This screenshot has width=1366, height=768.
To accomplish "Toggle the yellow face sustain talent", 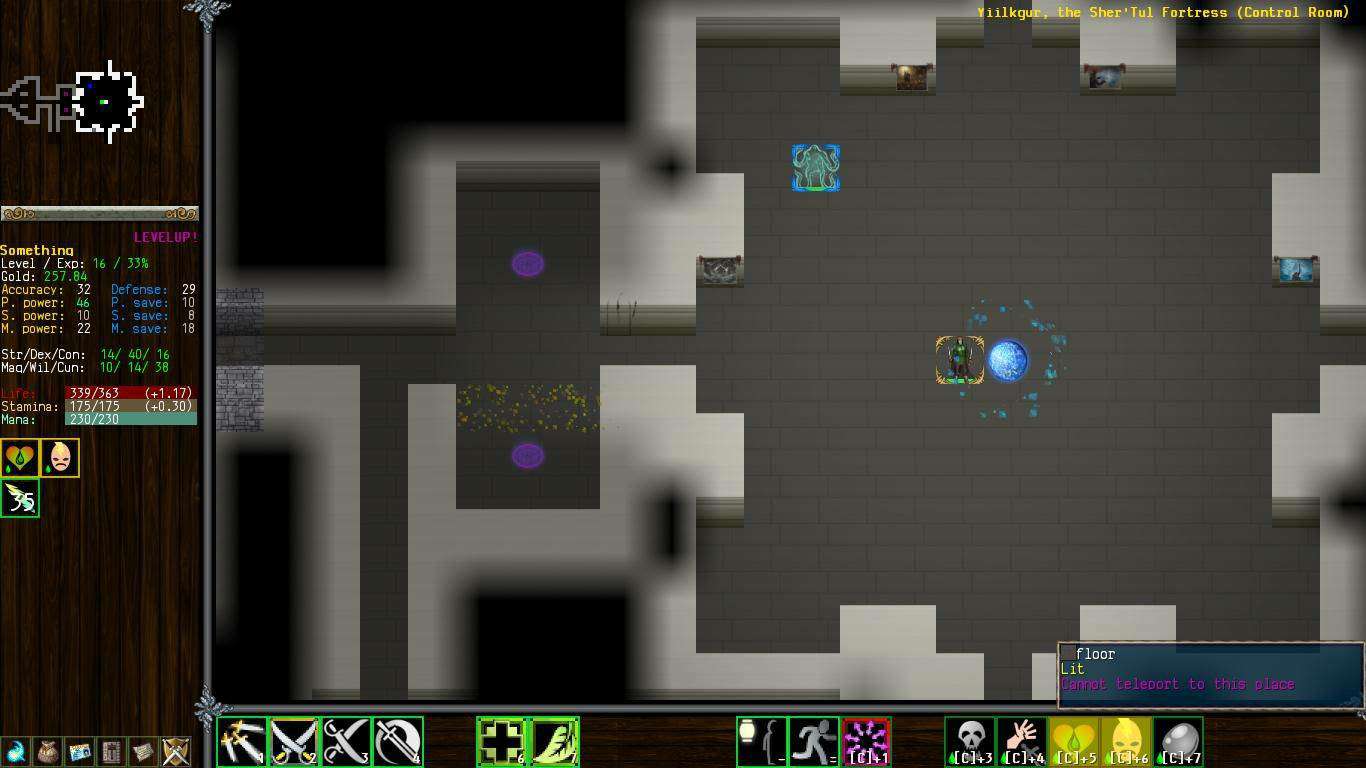I will pos(1126,742).
